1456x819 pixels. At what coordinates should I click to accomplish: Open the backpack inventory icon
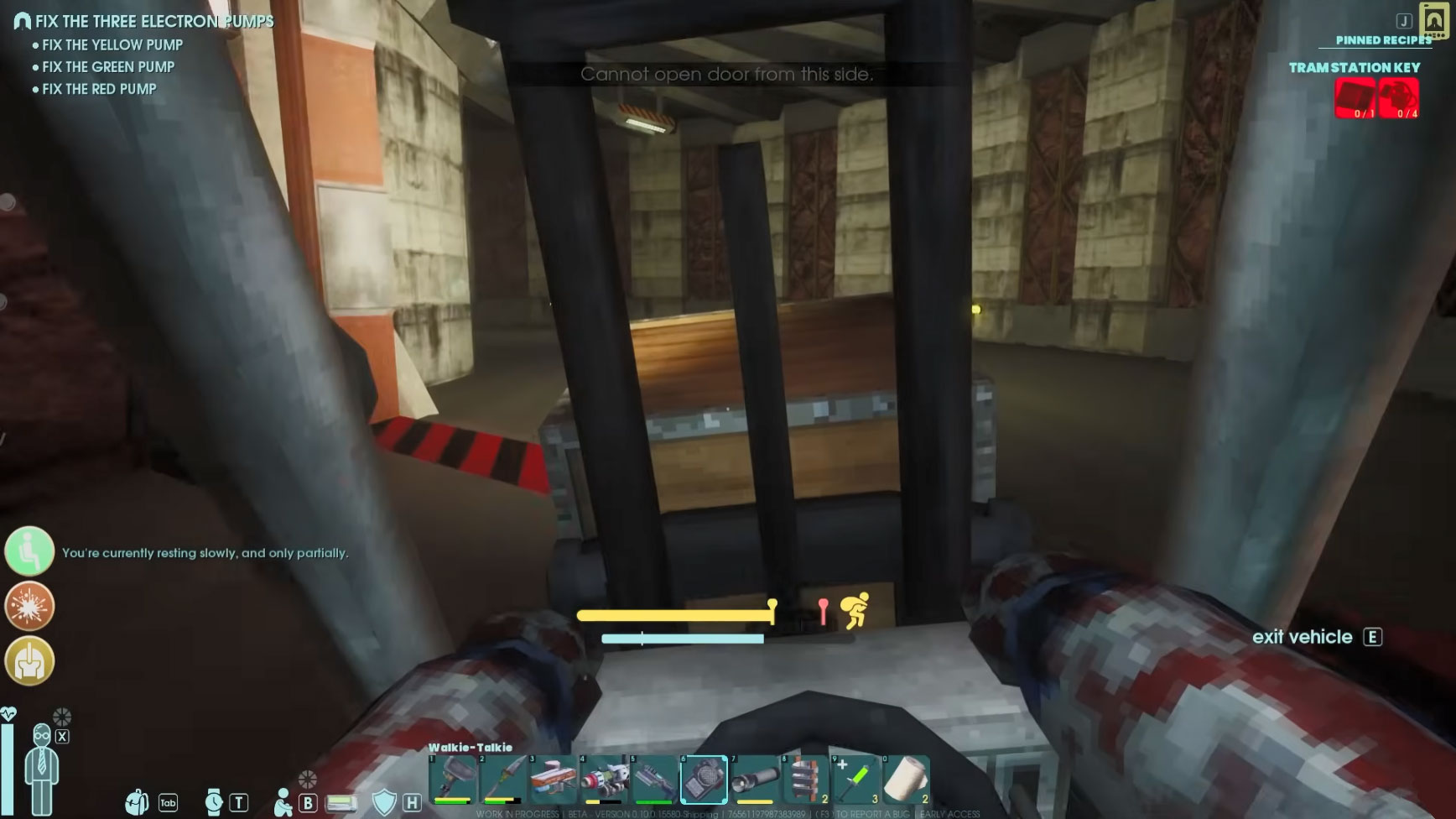pos(137,802)
